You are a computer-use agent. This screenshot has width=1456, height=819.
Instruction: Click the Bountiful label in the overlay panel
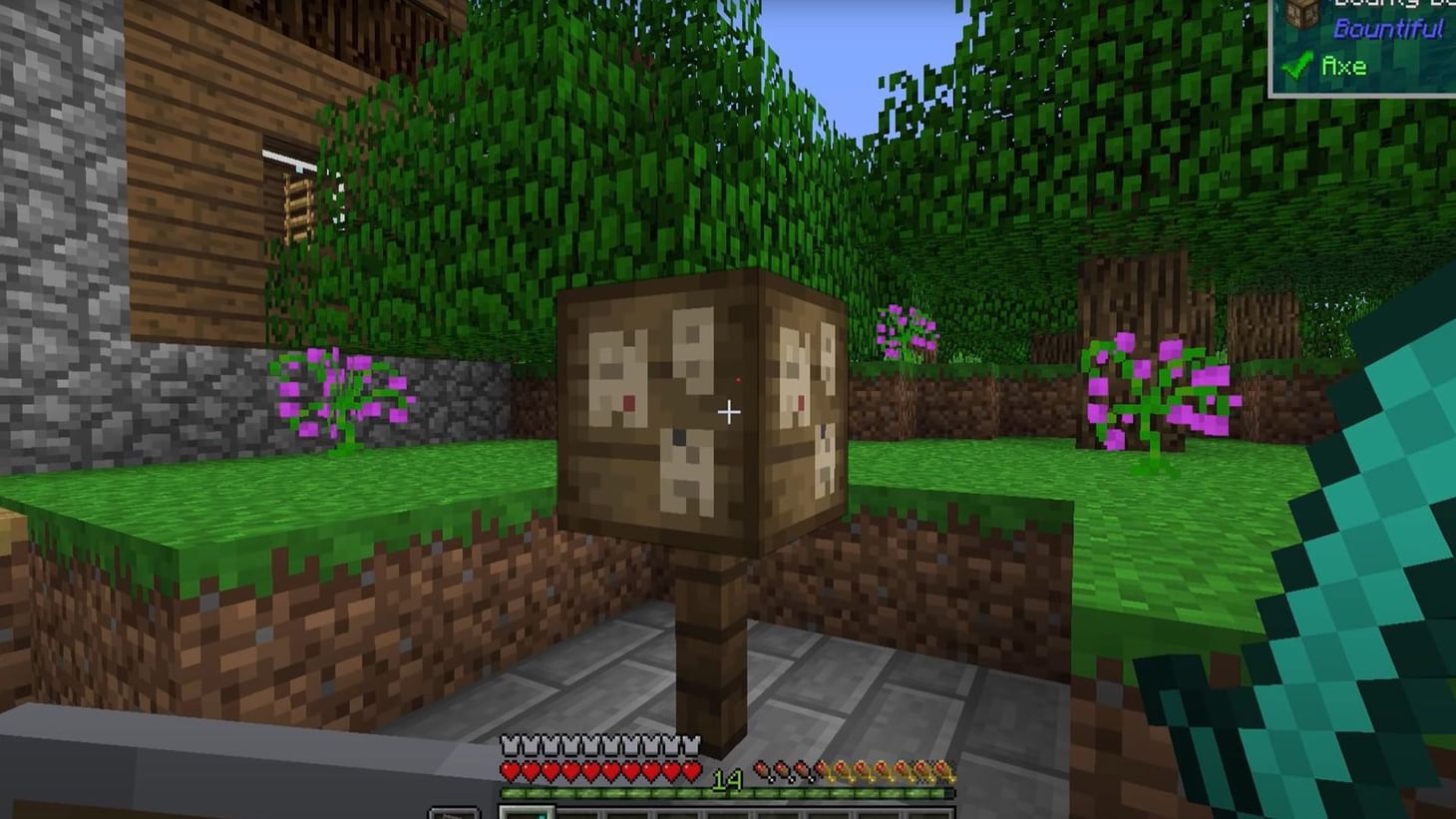click(1390, 27)
